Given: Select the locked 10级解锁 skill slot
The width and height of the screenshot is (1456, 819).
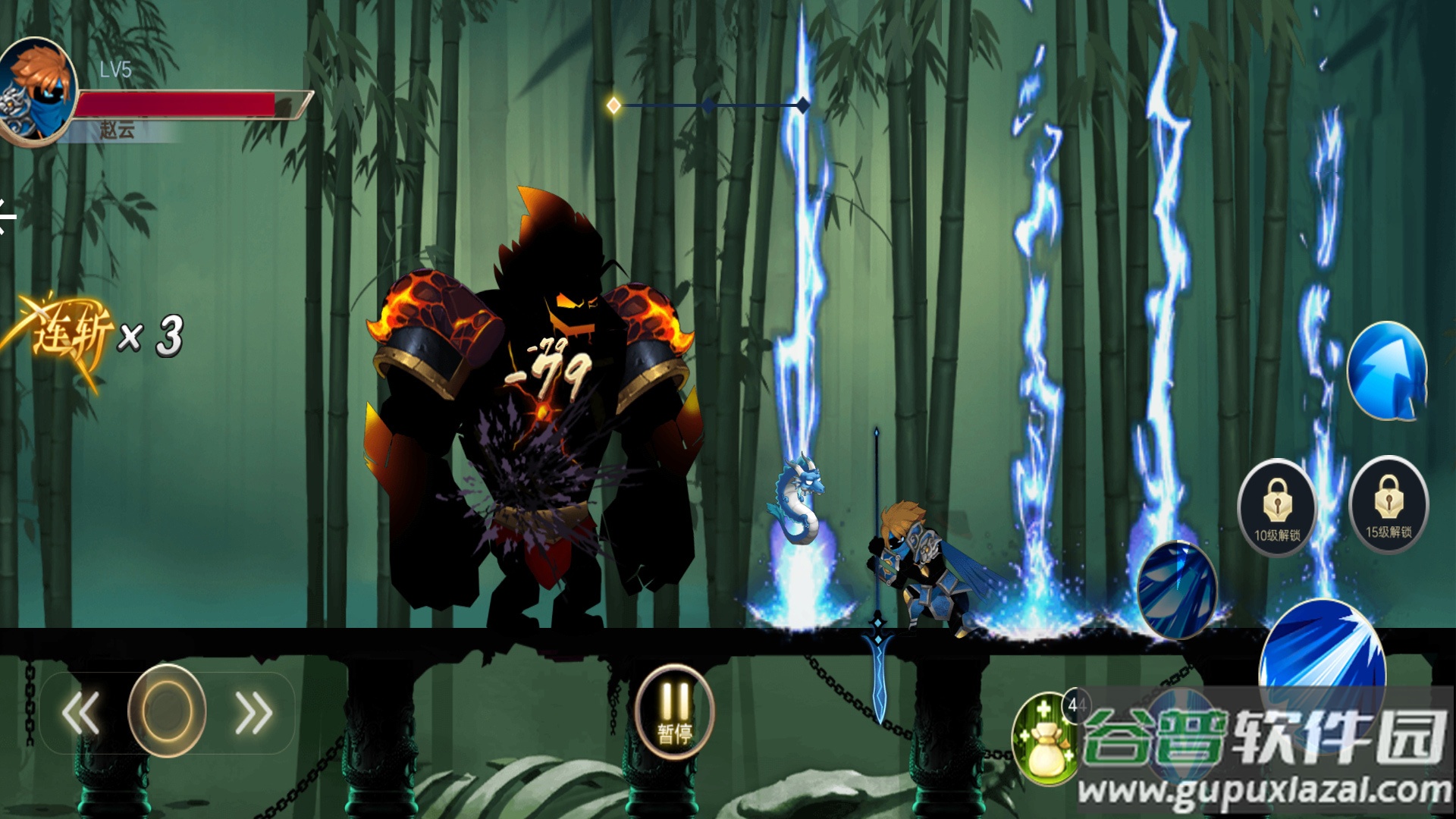Looking at the screenshot, I should pos(1277,507).
